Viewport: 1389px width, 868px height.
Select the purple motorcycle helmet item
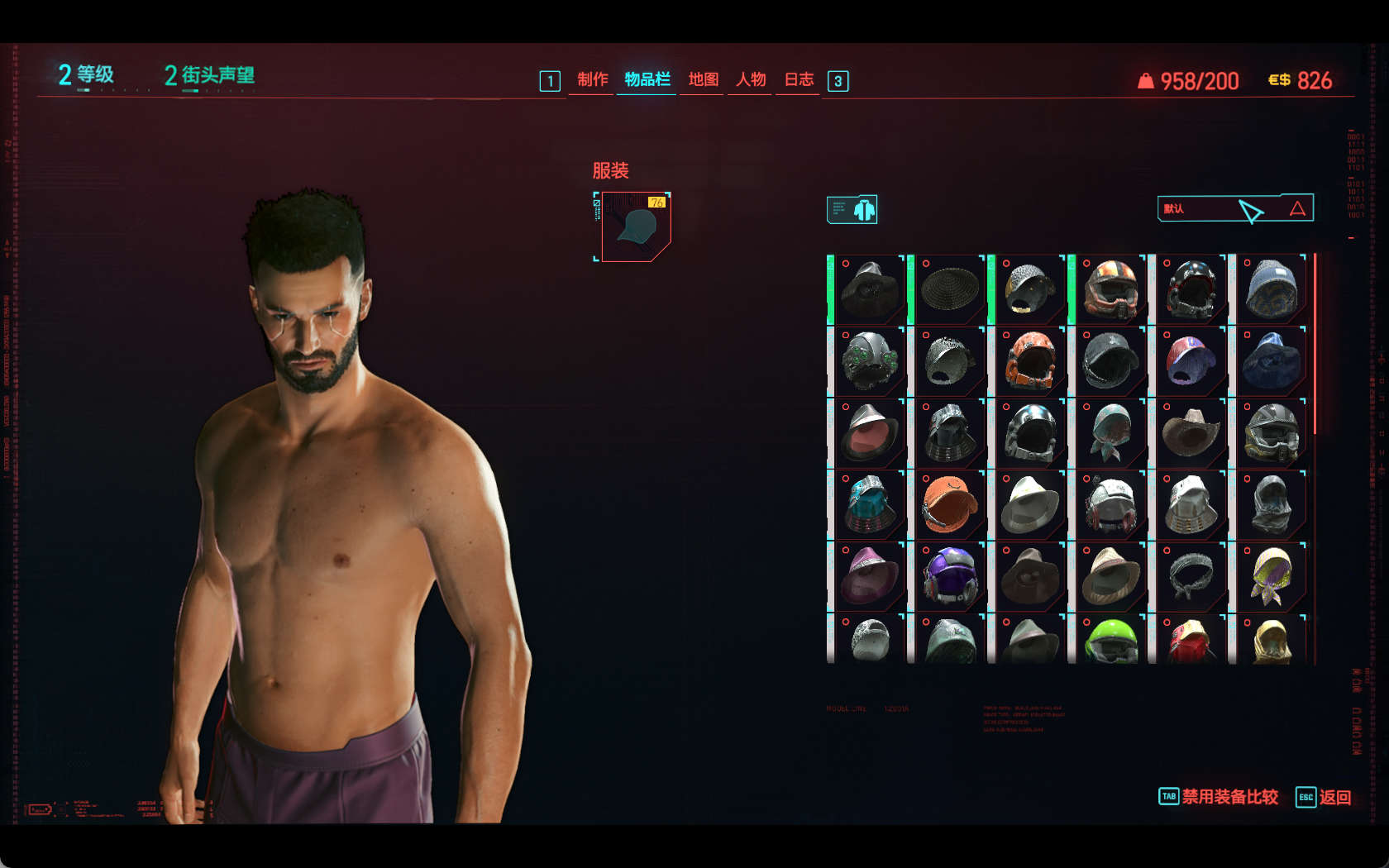click(x=949, y=576)
